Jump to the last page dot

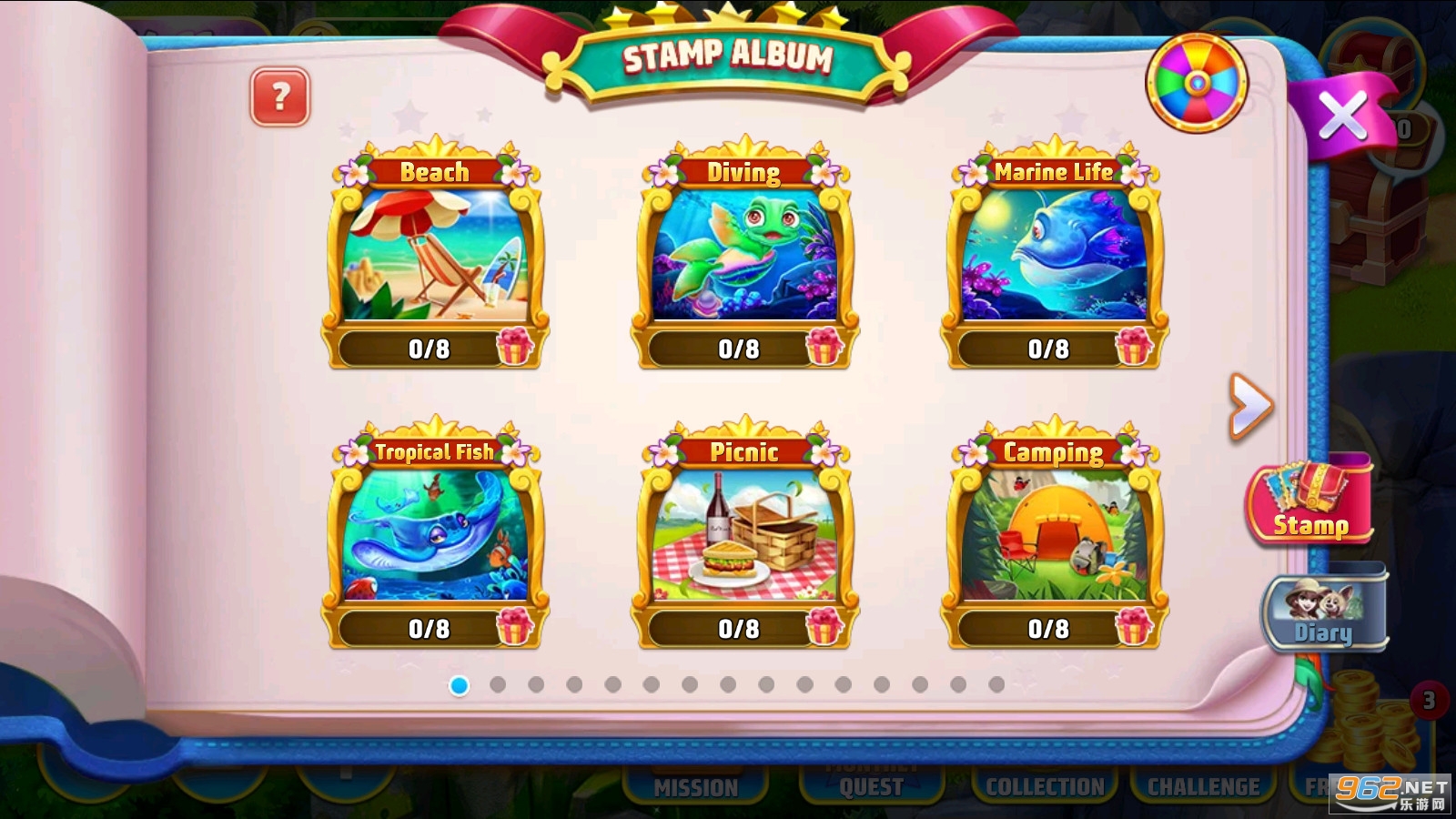[x=996, y=684]
